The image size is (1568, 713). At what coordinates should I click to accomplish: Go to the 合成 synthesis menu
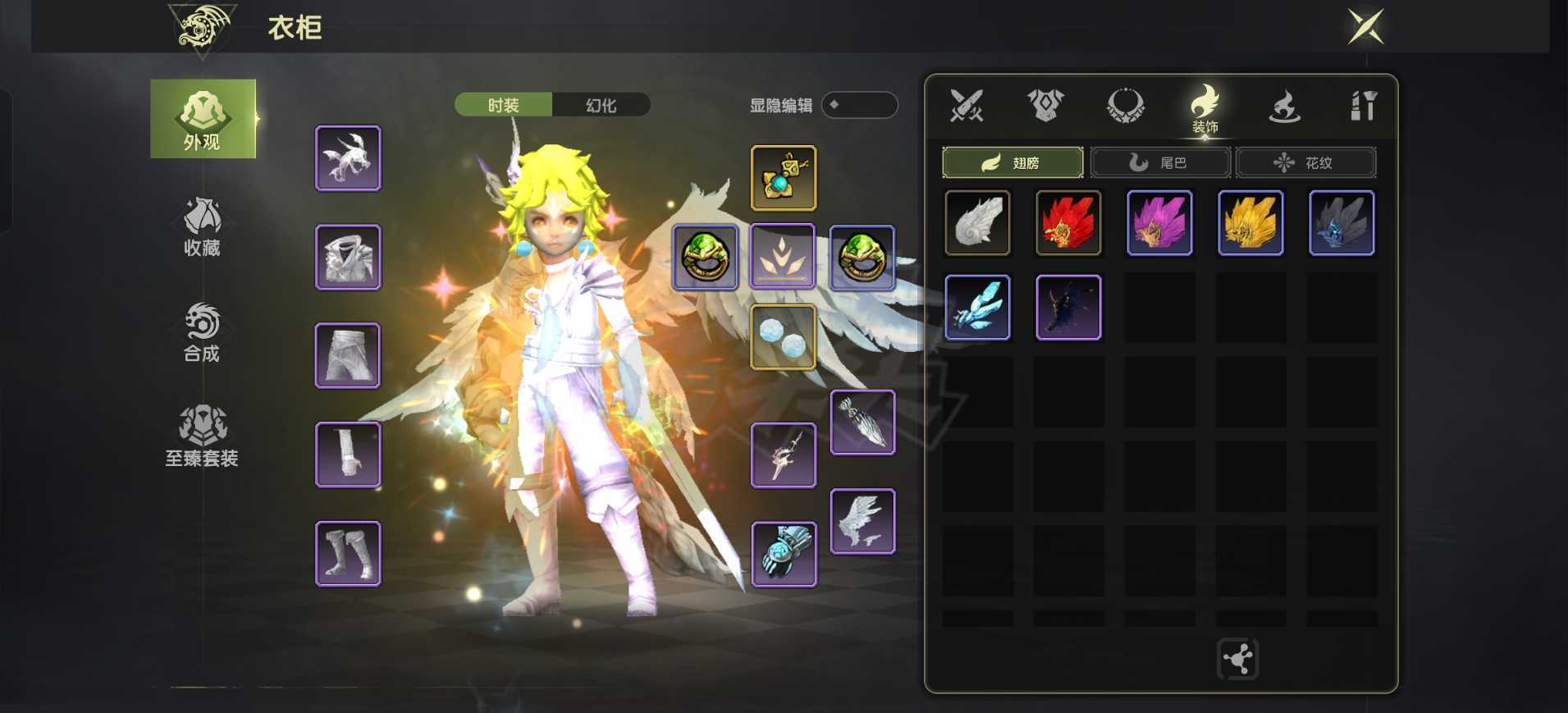(202, 332)
